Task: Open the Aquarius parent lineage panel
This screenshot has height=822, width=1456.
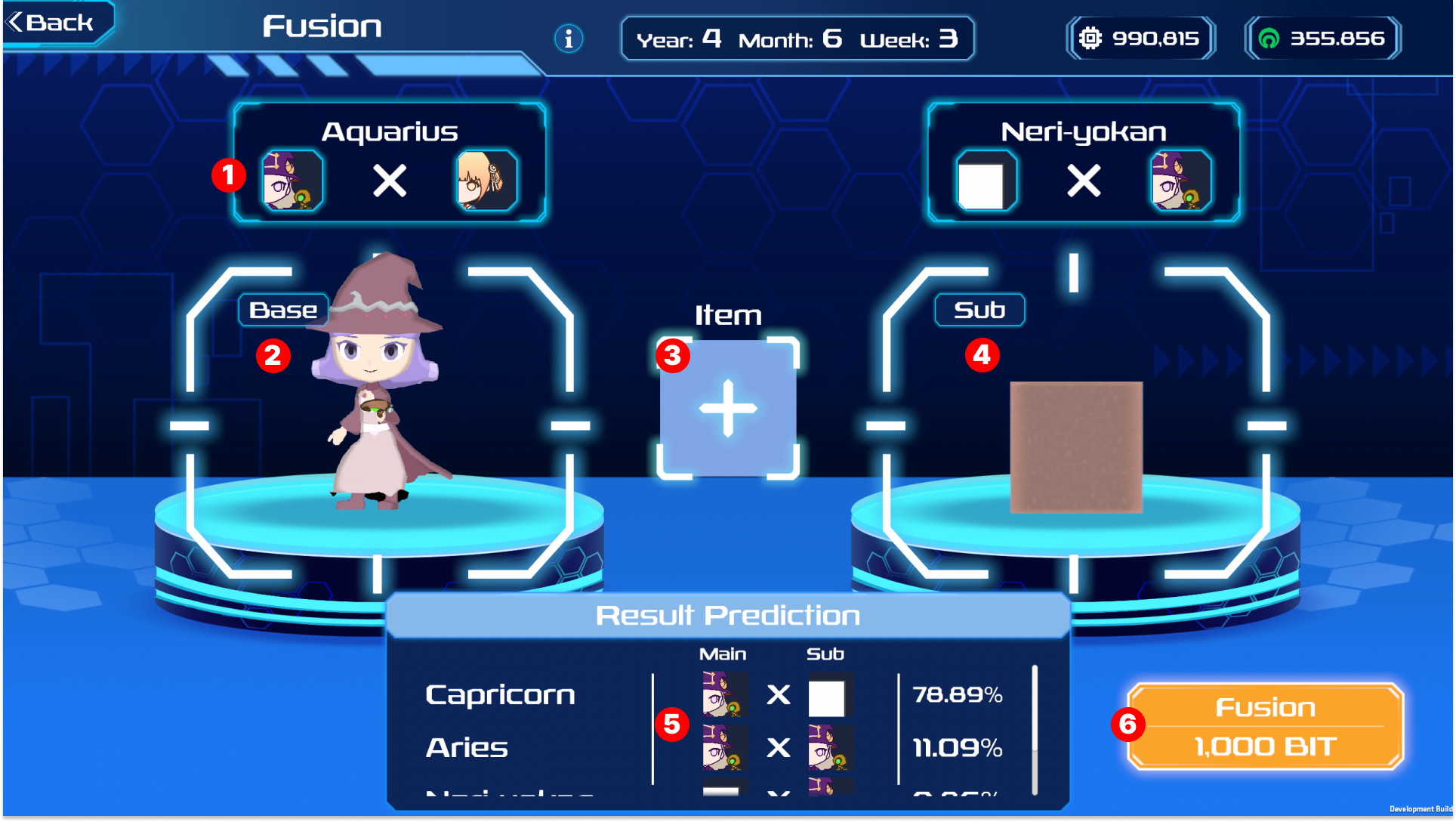Action: coord(390,163)
